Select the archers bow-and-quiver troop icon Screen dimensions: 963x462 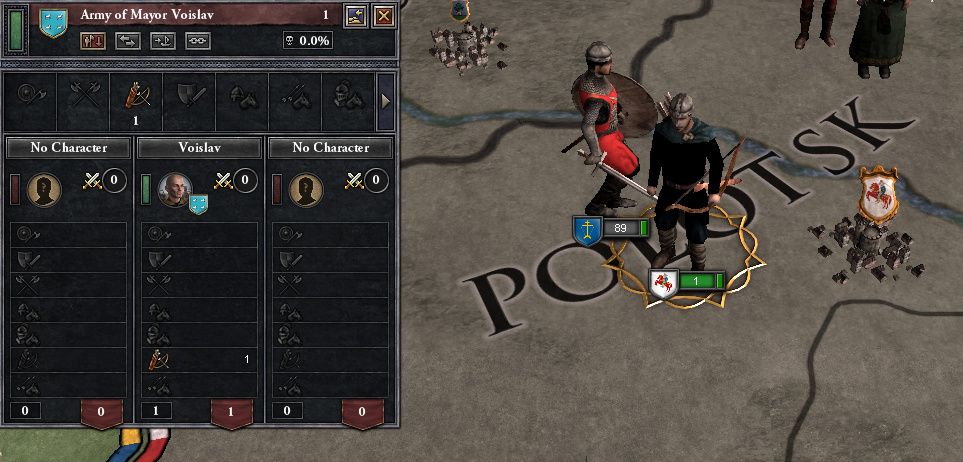[x=134, y=95]
